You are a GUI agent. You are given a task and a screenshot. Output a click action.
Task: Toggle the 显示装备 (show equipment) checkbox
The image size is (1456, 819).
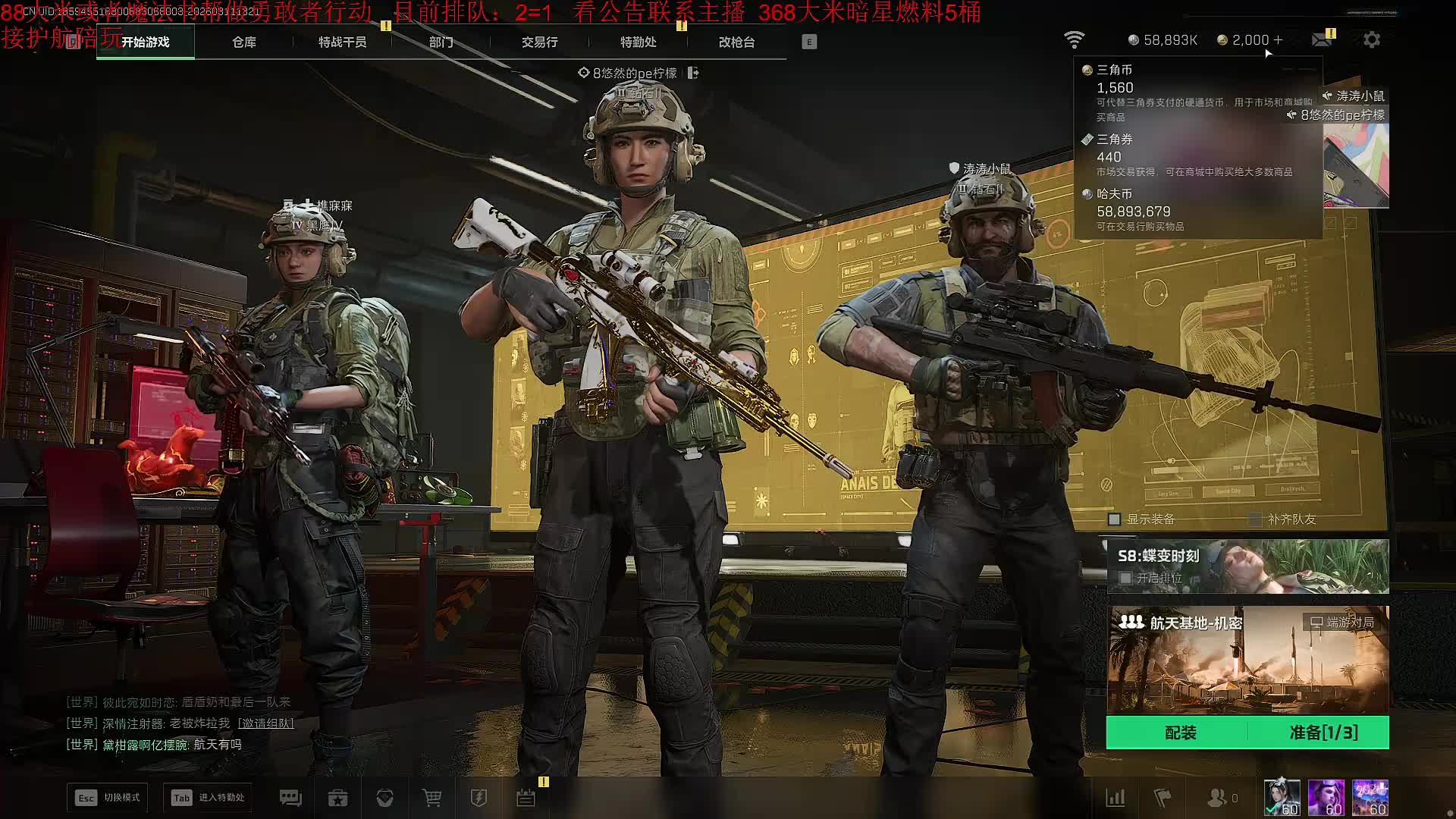(x=1115, y=519)
